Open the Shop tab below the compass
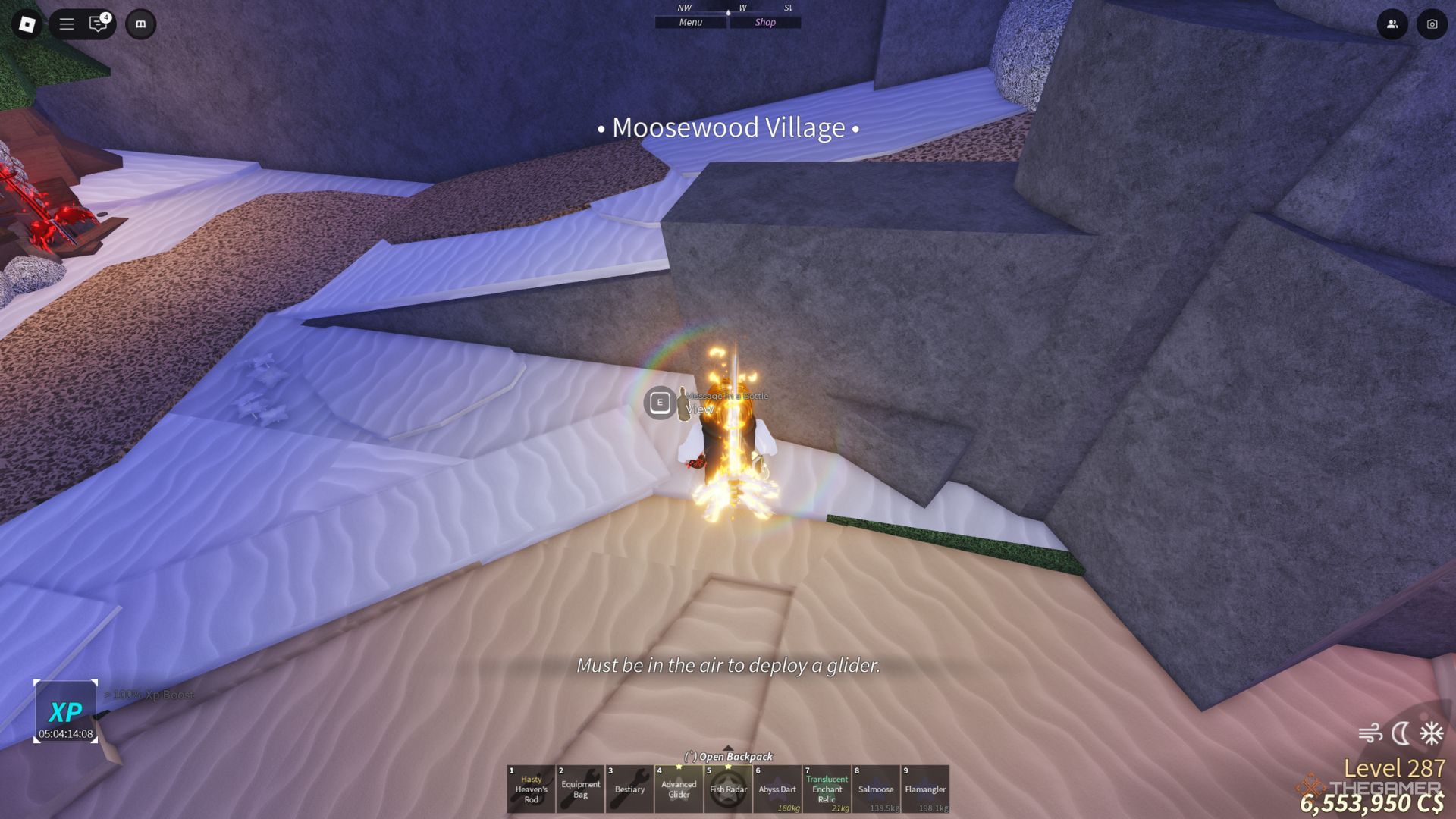1456x819 pixels. tap(764, 22)
